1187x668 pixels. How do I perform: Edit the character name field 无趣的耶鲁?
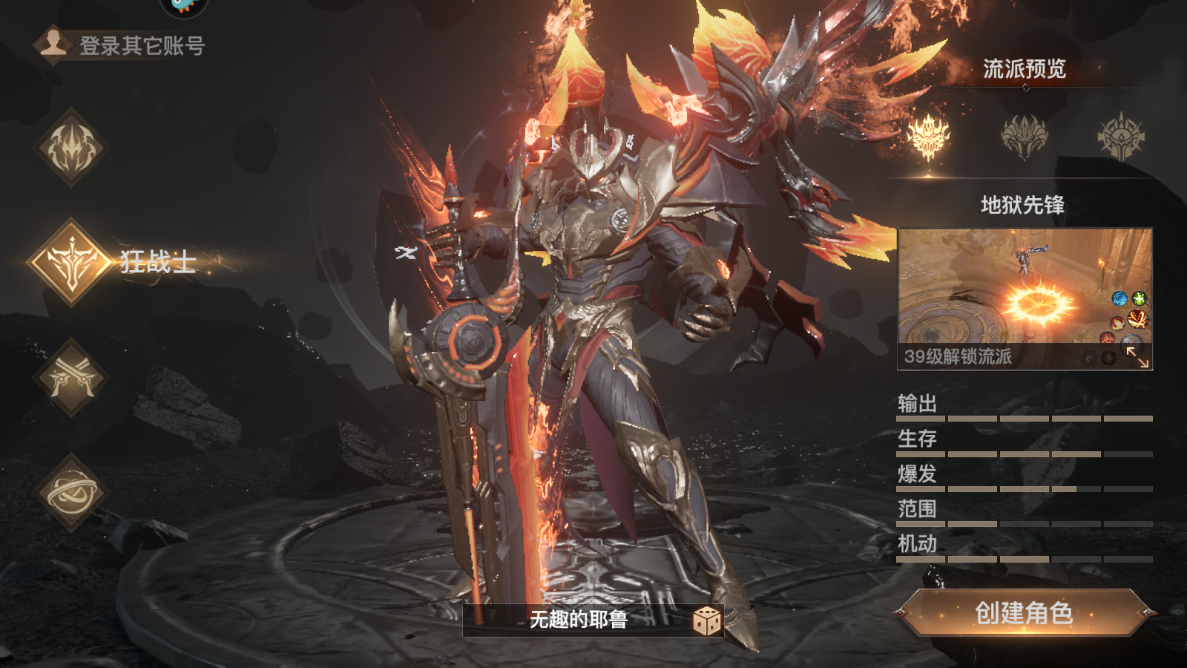(578, 621)
